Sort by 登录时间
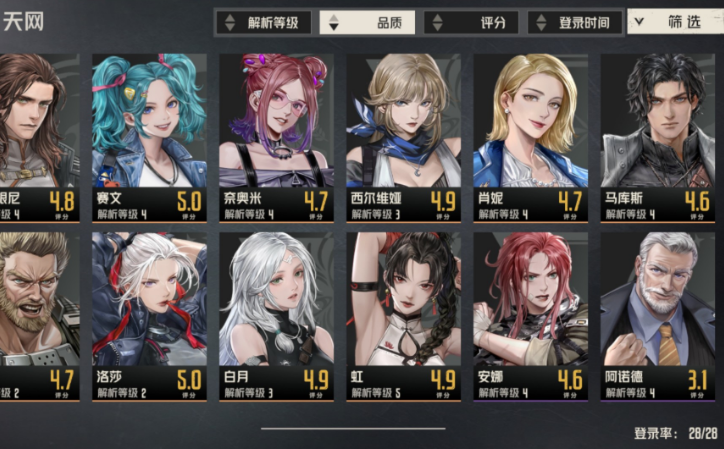Screen dimensions: 724x449 [x=575, y=22]
